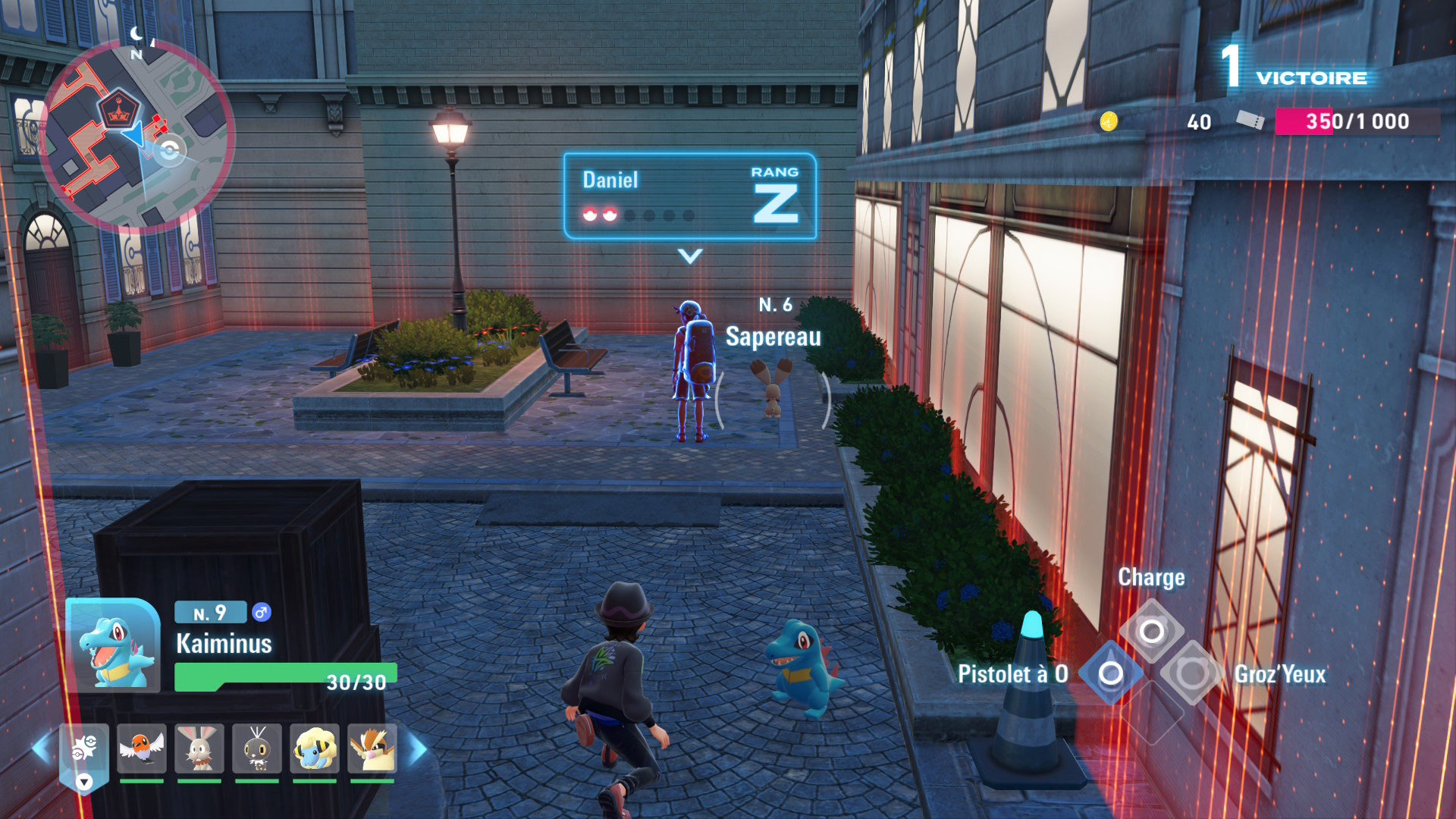
Task: Switch to the orange robin Pokémon
Action: click(x=142, y=748)
